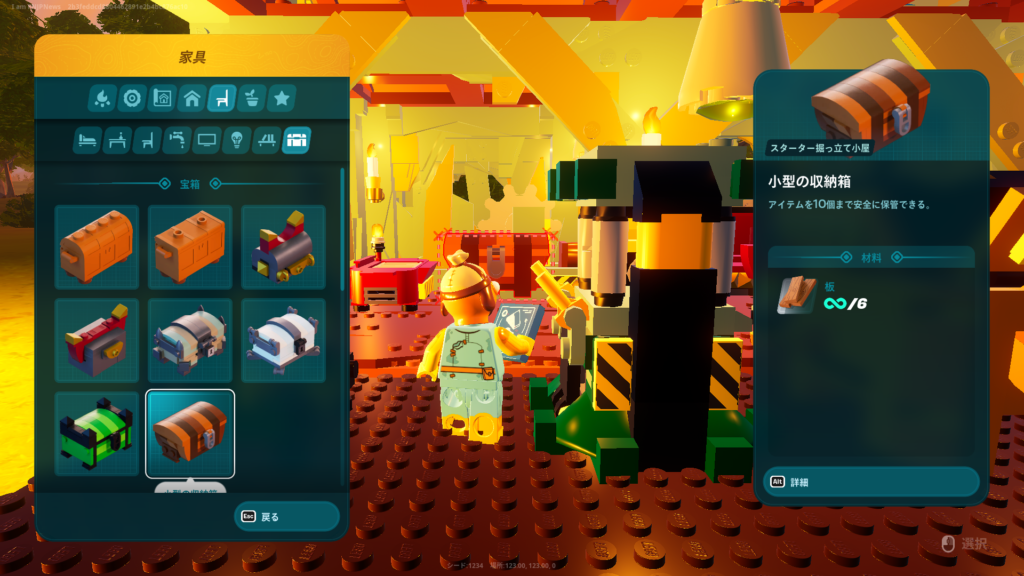1024x576 pixels.
Task: Show the bed furniture subcategory
Action: point(87,140)
